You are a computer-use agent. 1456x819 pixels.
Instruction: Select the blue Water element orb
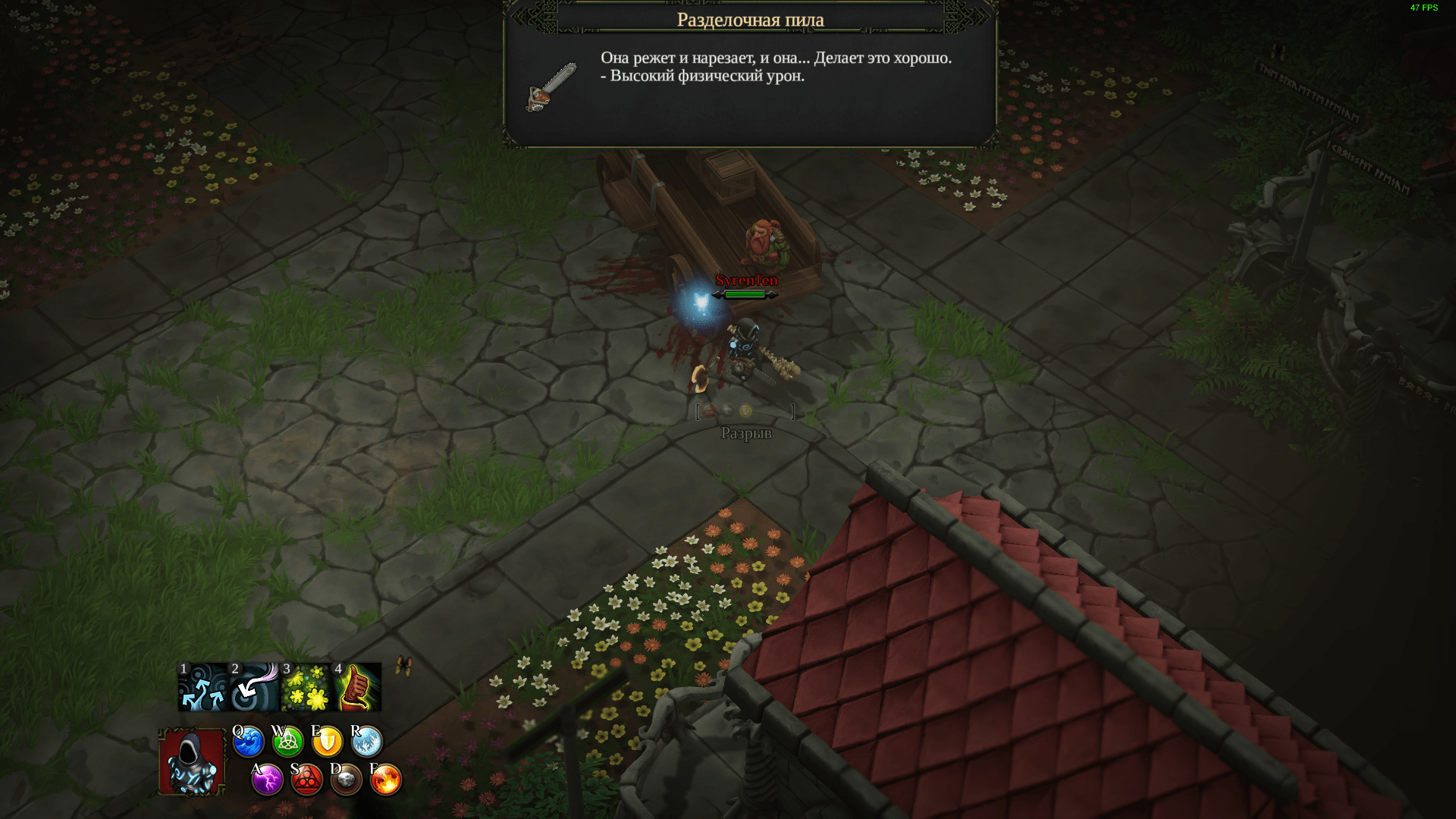pyautogui.click(x=248, y=742)
